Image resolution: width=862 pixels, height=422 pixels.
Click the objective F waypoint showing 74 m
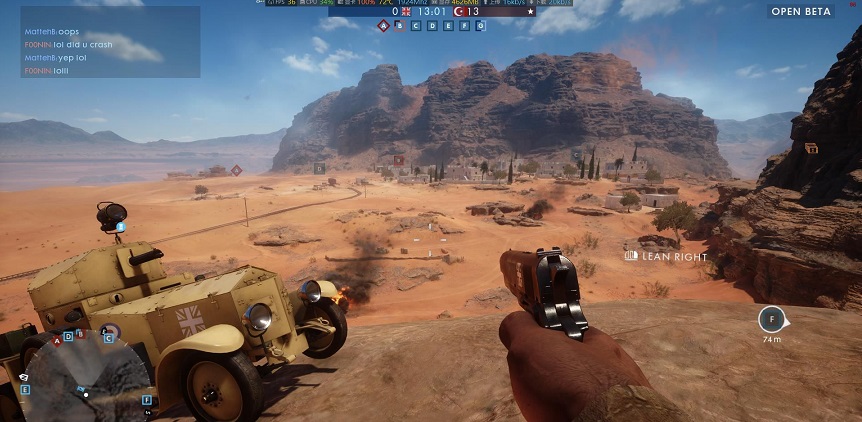click(x=771, y=320)
